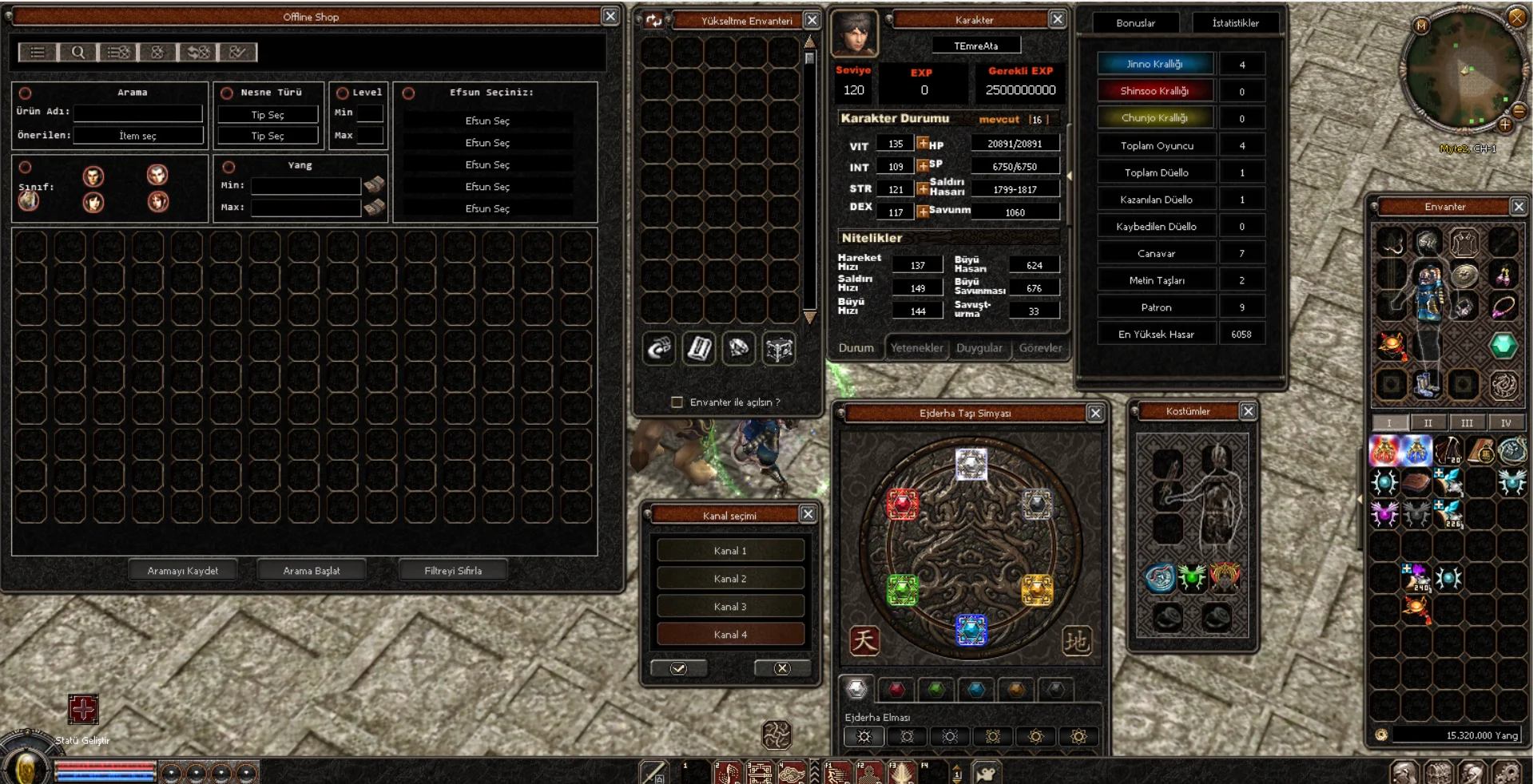Toggle the 'Envanter ile açılsın ?' checkbox
Image resolution: width=1533 pixels, height=784 pixels.
(x=677, y=402)
